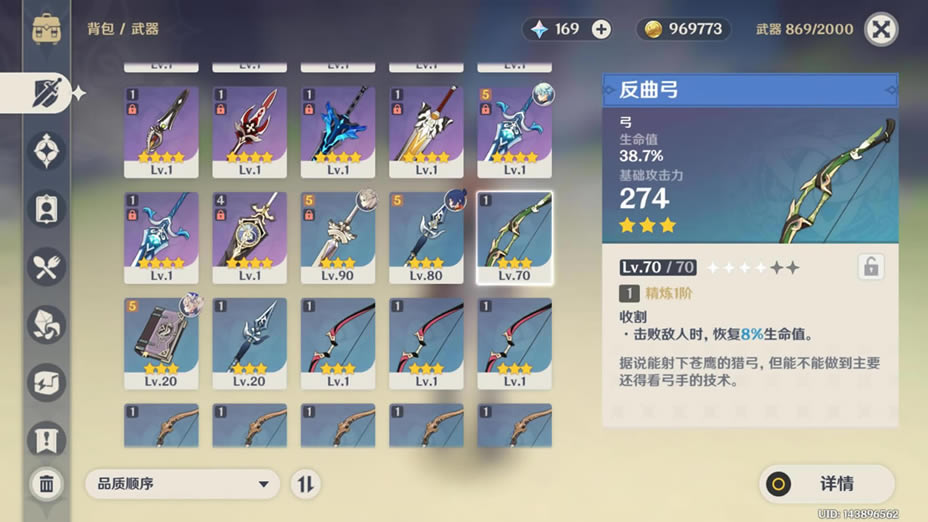
Task: Switch to the food tab with fork icon
Action: pos(47,266)
